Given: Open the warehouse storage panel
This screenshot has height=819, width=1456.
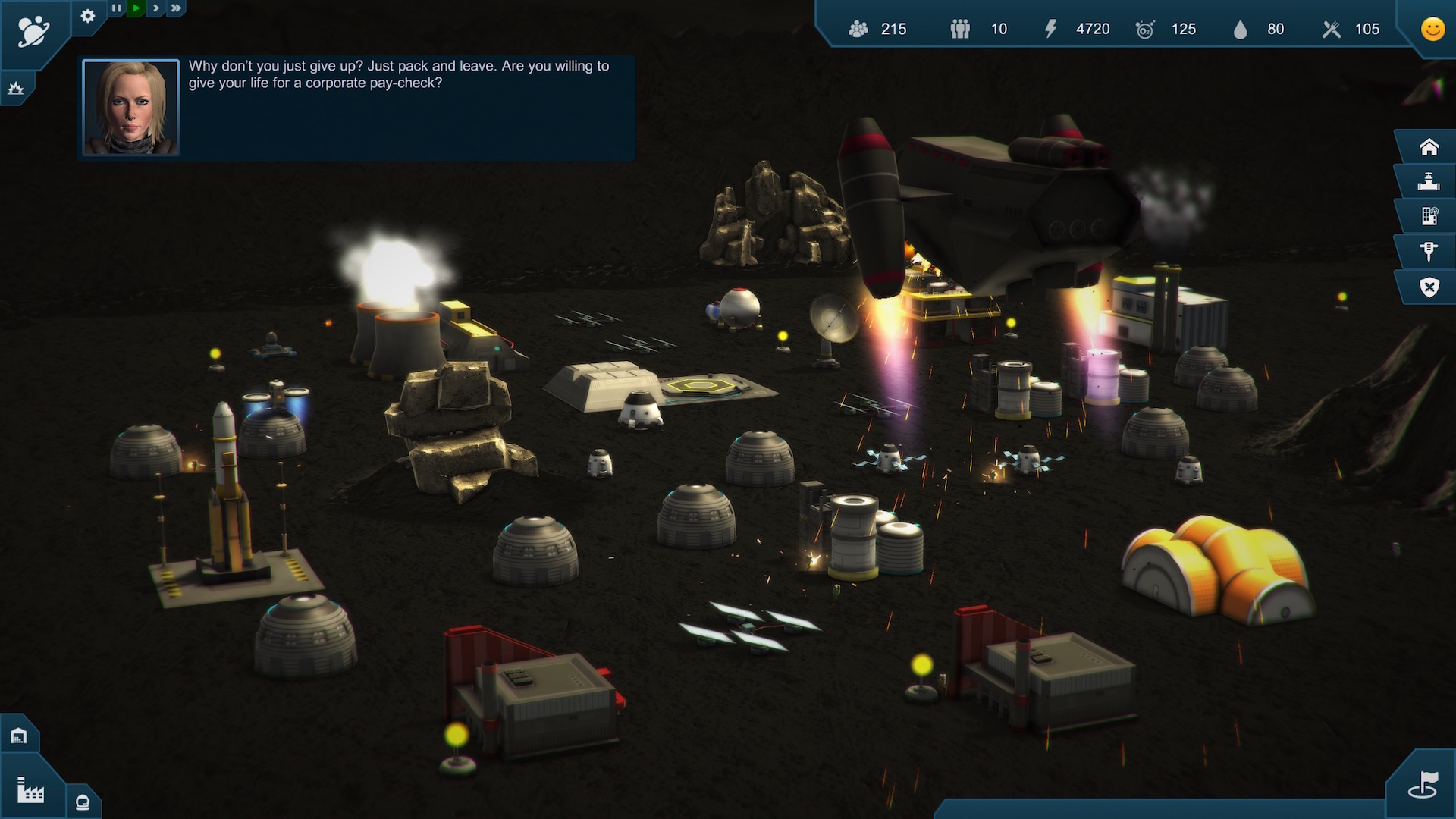Looking at the screenshot, I should point(19,733).
